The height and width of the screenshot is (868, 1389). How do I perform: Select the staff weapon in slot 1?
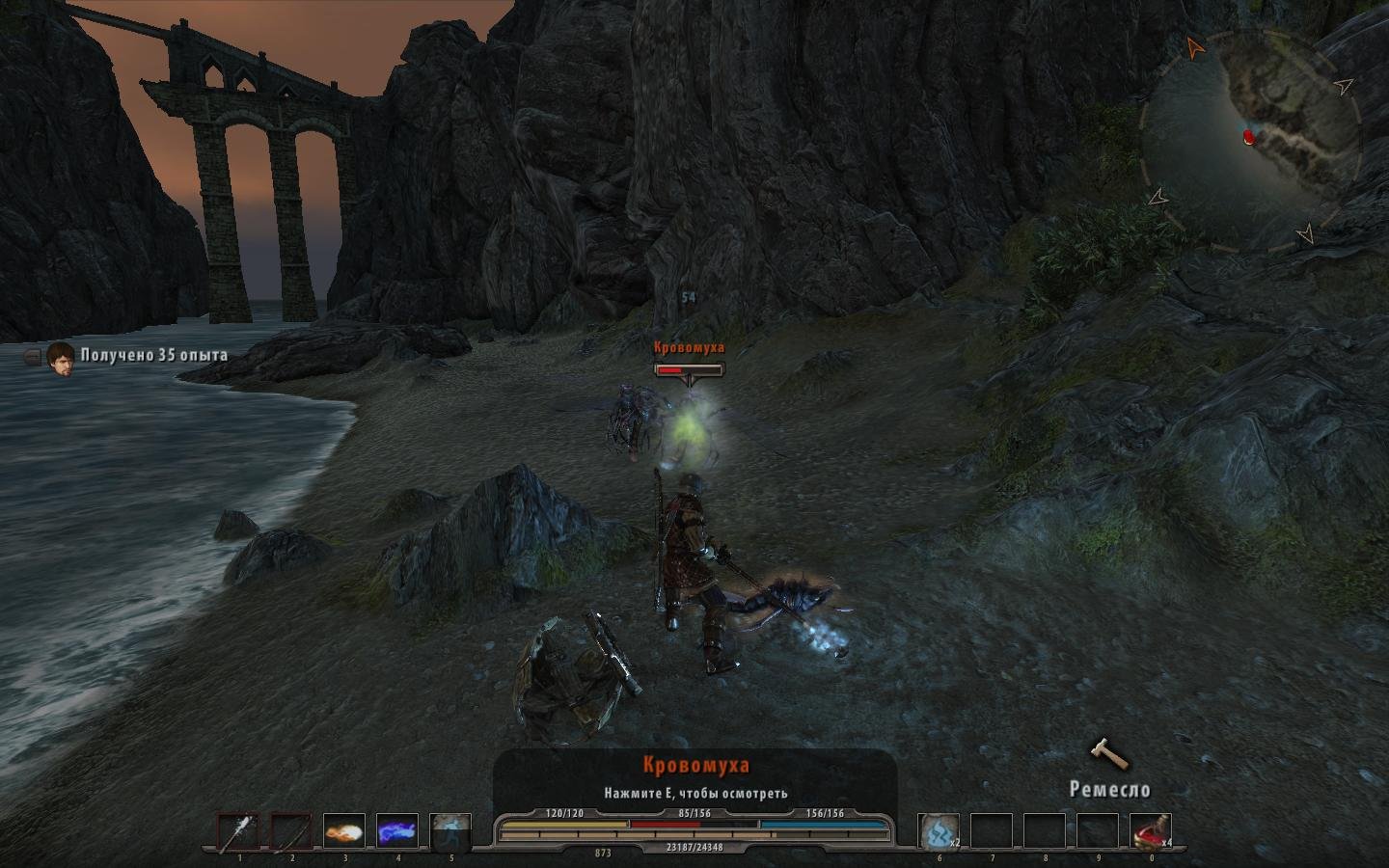click(x=237, y=832)
